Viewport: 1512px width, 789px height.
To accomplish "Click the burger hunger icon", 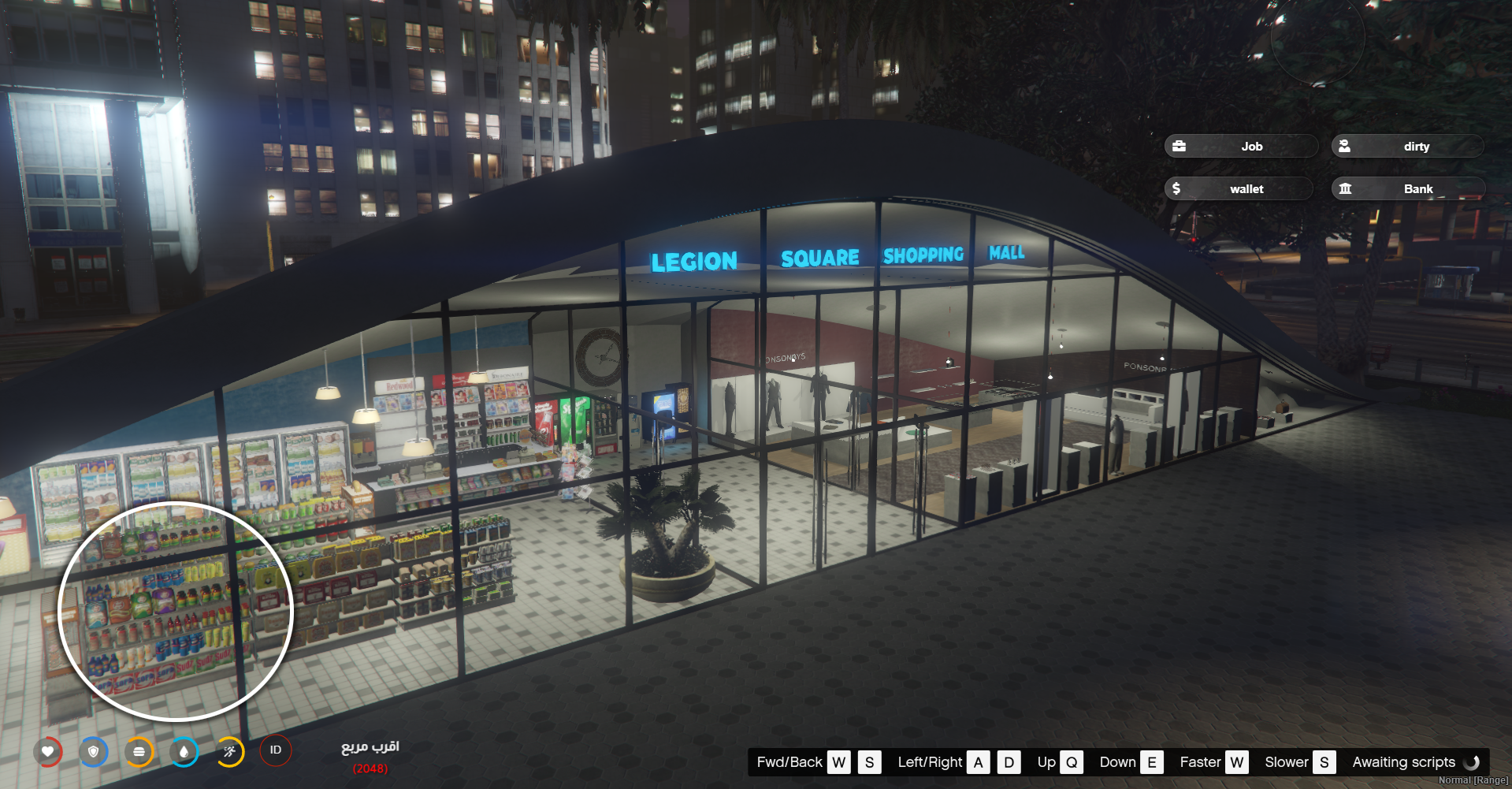I will tap(139, 751).
